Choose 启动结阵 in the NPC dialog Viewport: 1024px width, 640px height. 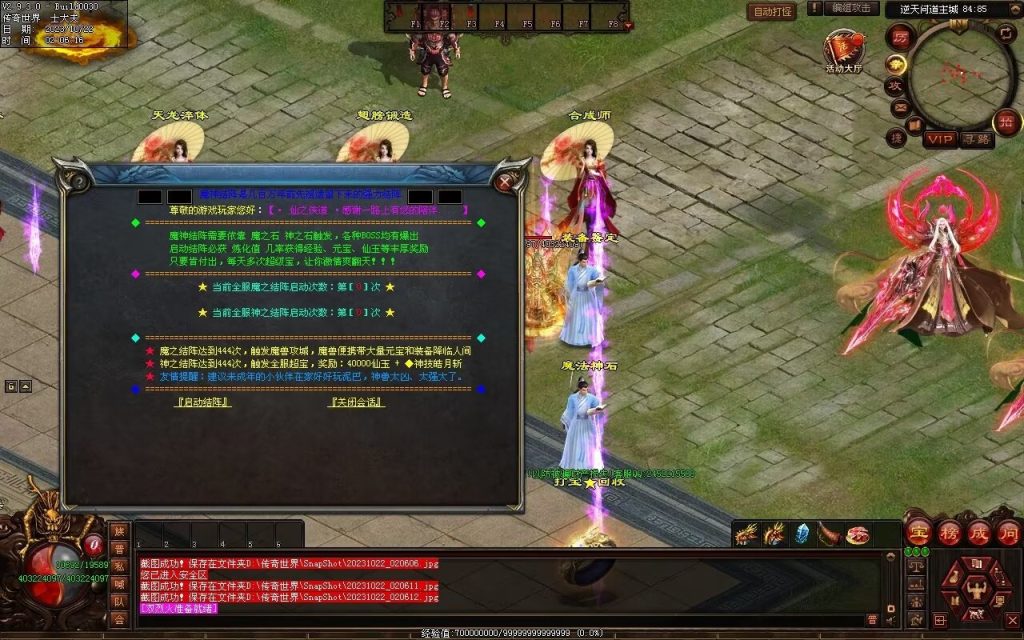[x=203, y=402]
